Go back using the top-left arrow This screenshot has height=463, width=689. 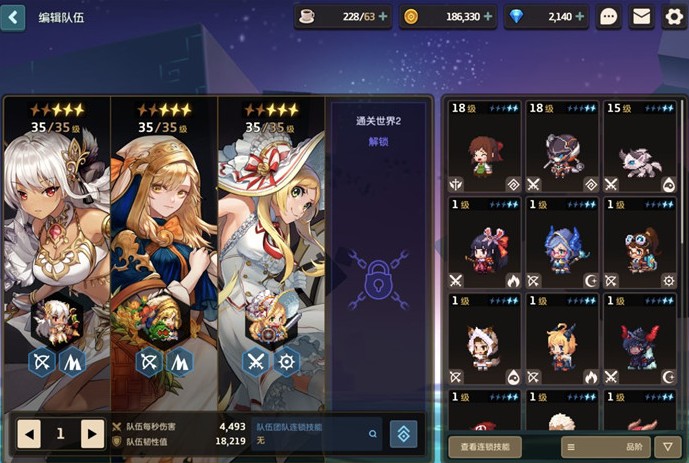[x=13, y=17]
